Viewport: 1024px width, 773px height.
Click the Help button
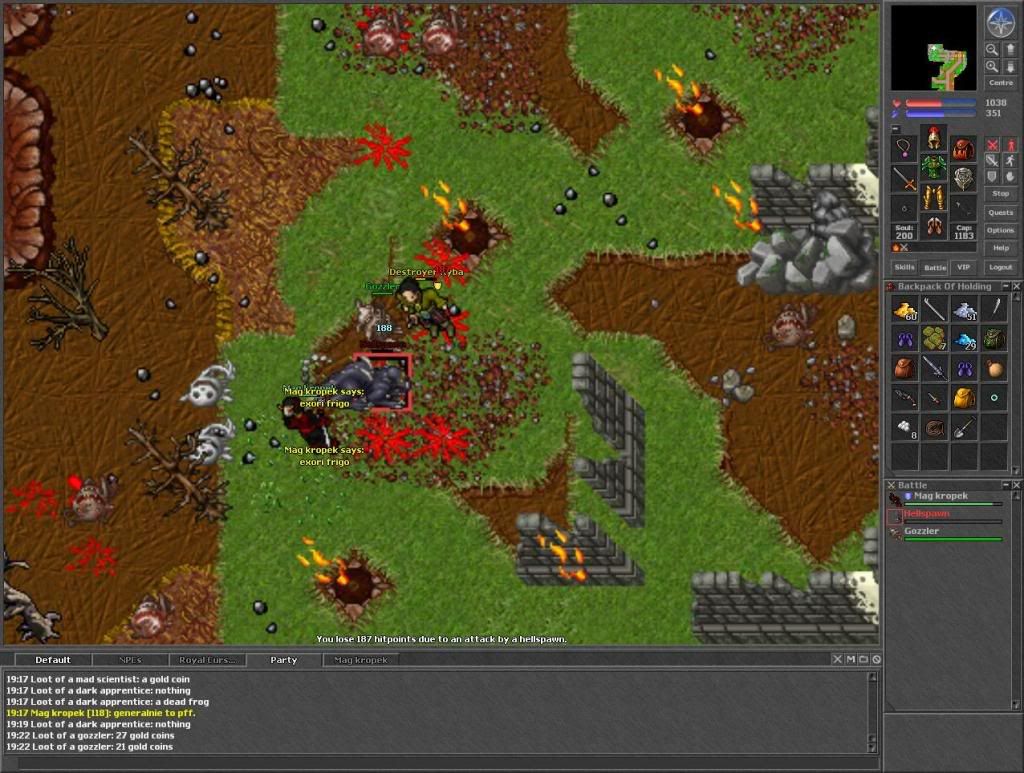click(x=1000, y=248)
